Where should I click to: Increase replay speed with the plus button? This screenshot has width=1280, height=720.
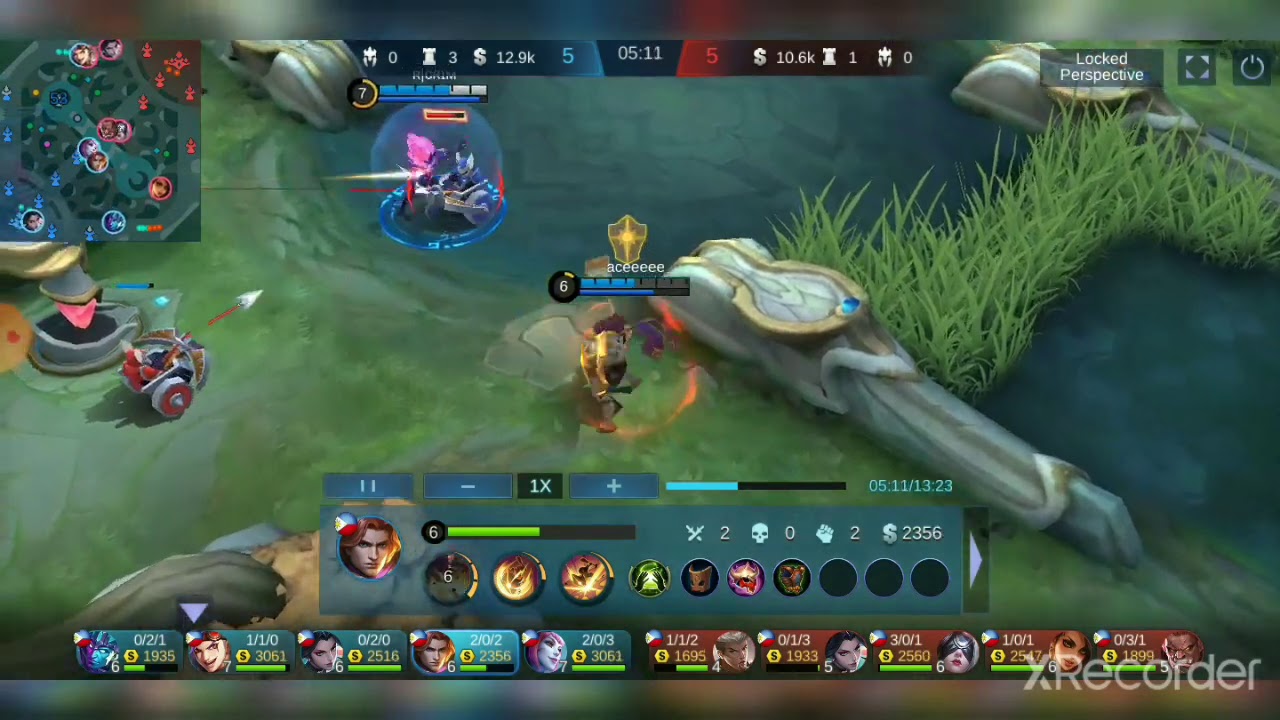point(613,486)
